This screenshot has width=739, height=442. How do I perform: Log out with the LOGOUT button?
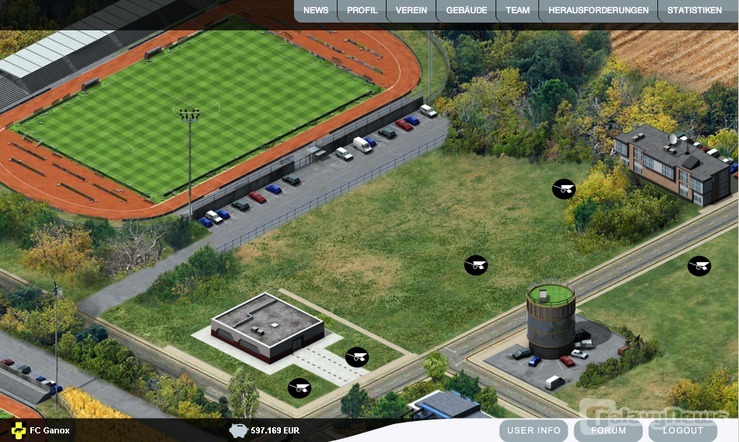tap(683, 431)
